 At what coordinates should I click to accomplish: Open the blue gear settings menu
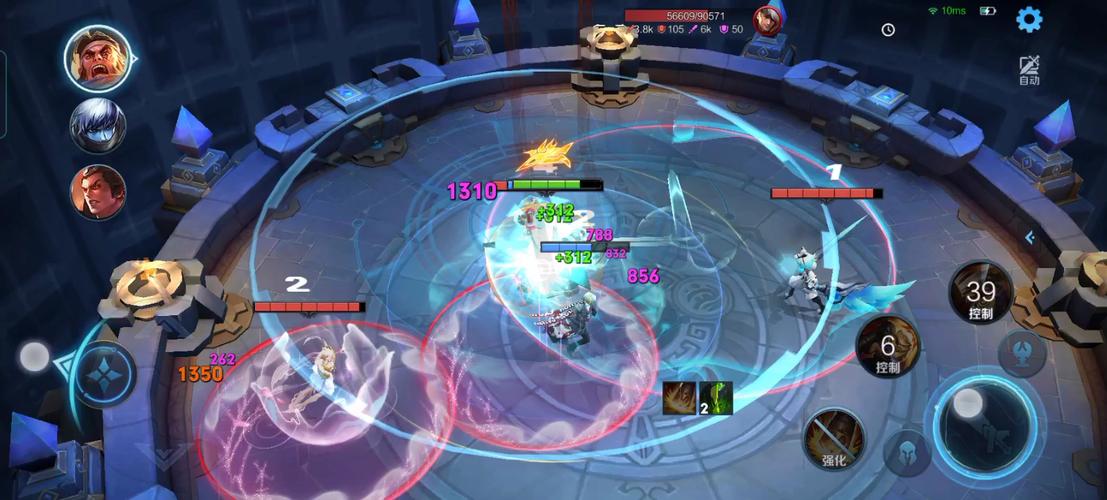(1029, 19)
